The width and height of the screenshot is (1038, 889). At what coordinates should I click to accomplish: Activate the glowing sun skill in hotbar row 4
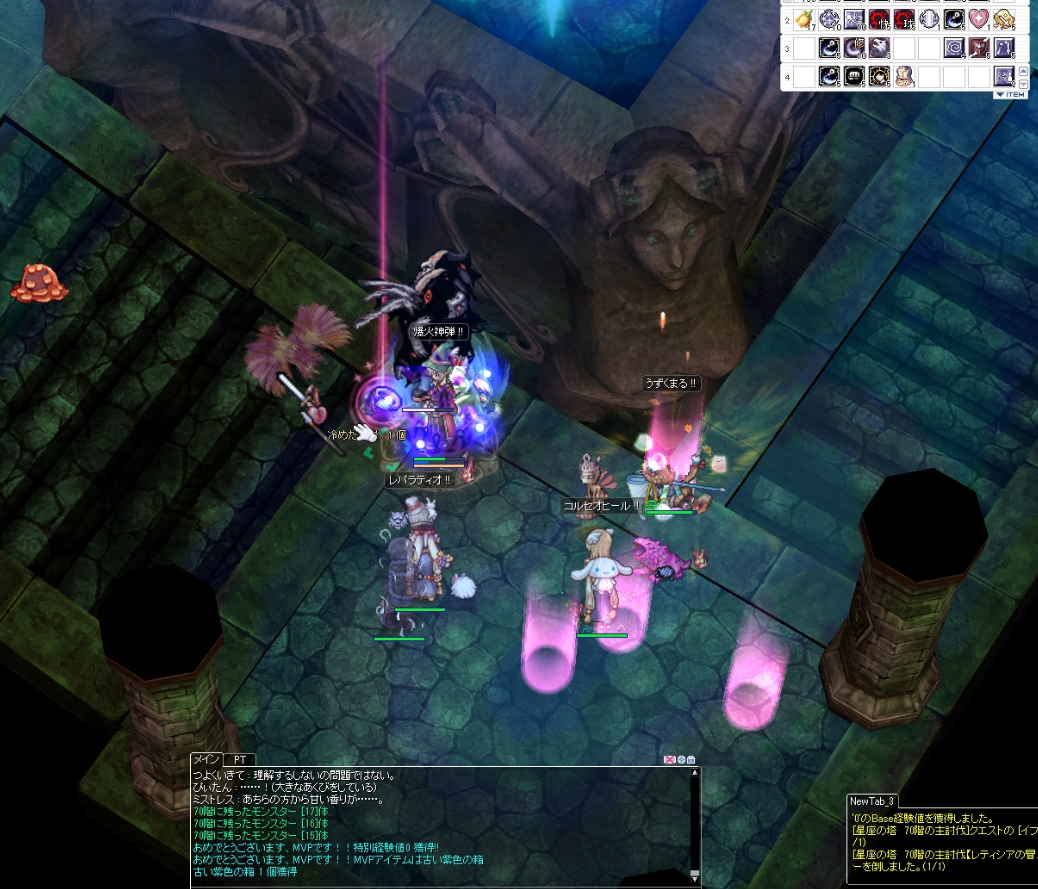[879, 75]
